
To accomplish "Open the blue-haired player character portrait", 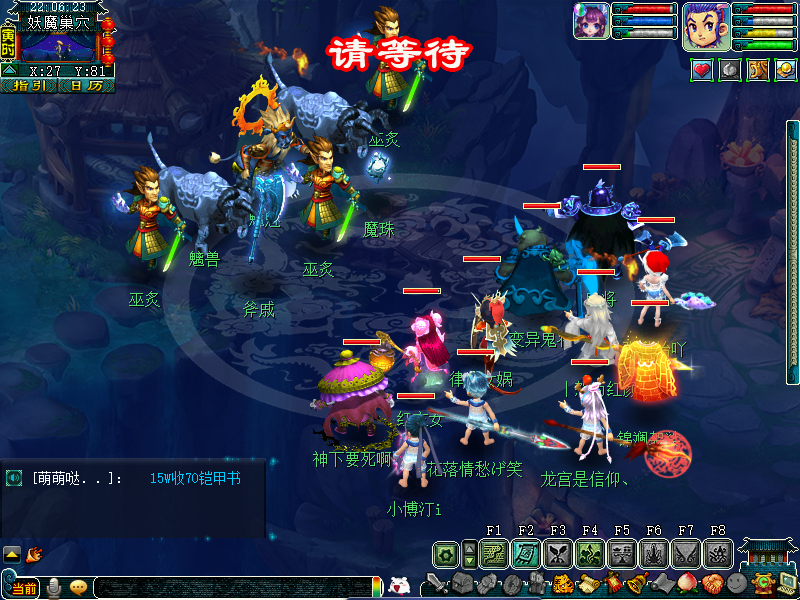I will coord(706,26).
